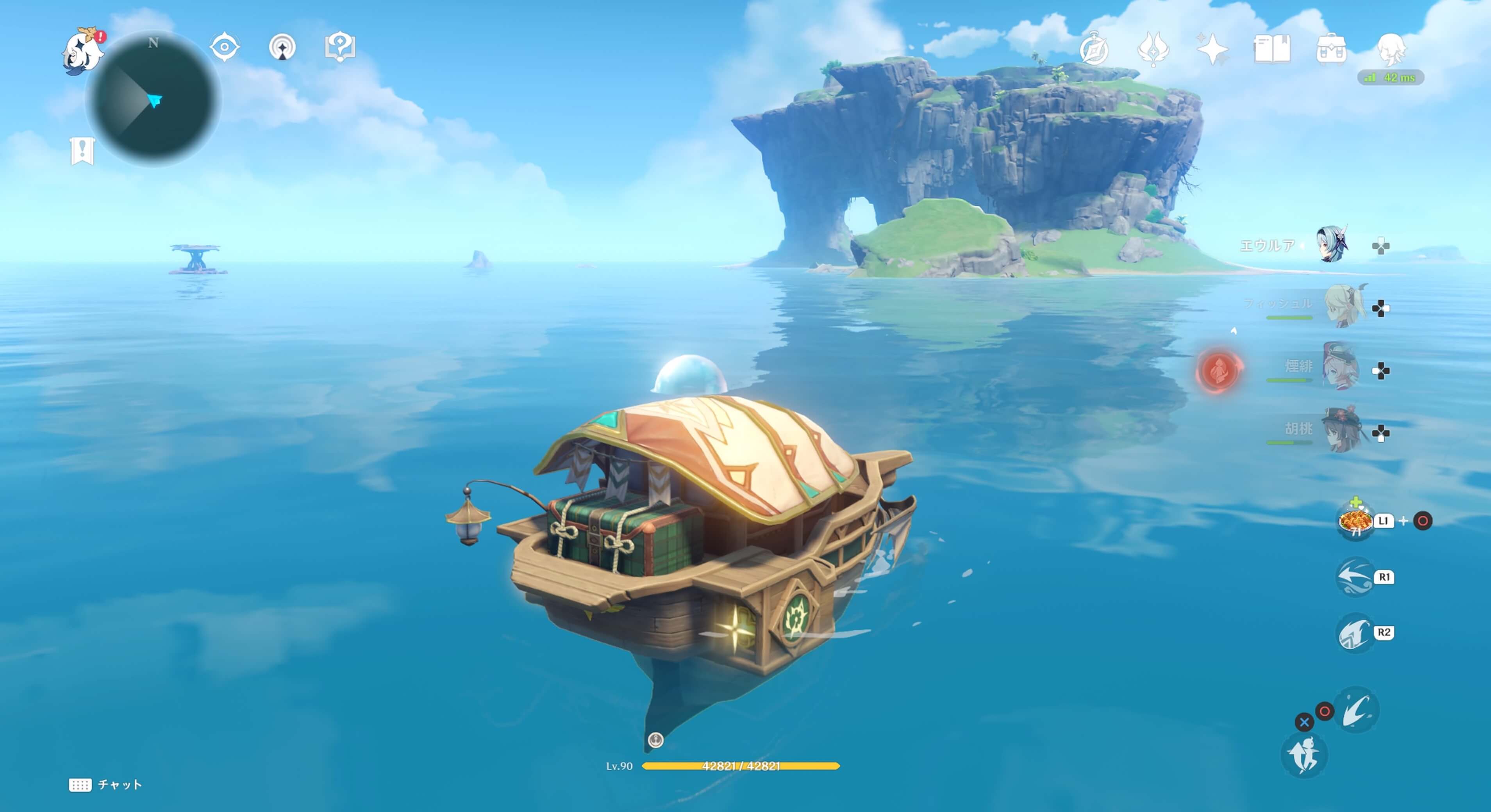Choose party member 胡桃

[x=1342, y=430]
